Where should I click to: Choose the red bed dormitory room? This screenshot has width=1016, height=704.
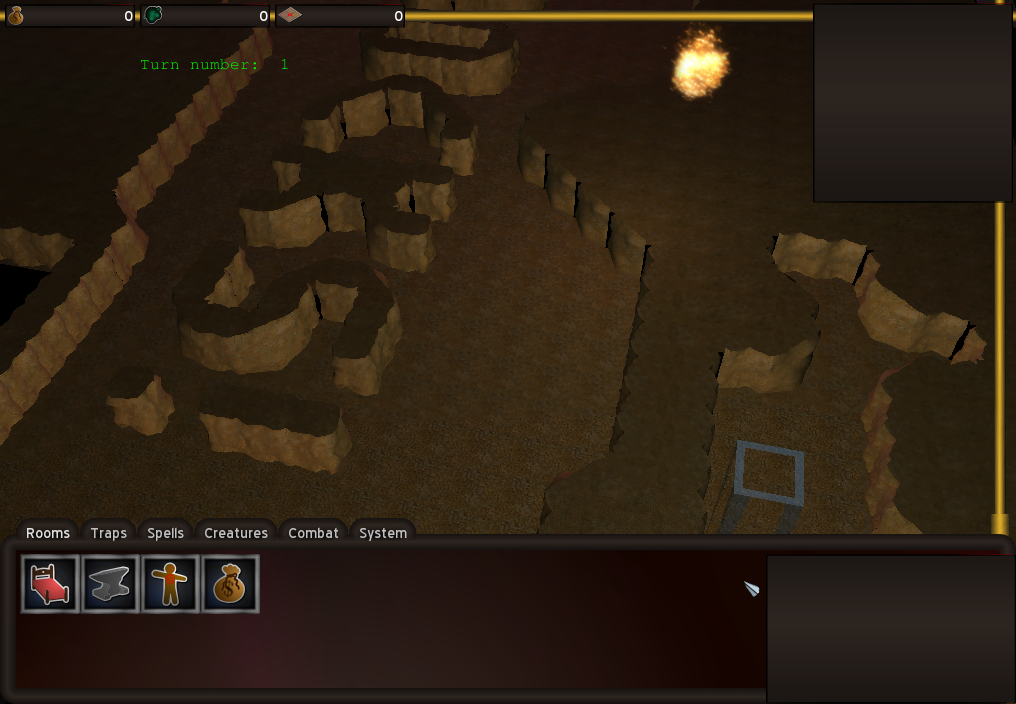pyautogui.click(x=50, y=584)
